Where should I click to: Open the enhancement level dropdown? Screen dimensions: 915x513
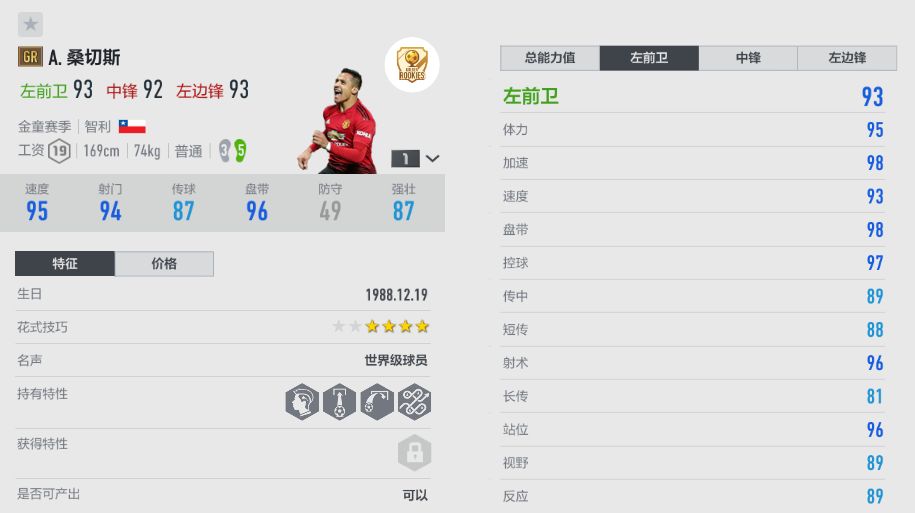tap(416, 158)
